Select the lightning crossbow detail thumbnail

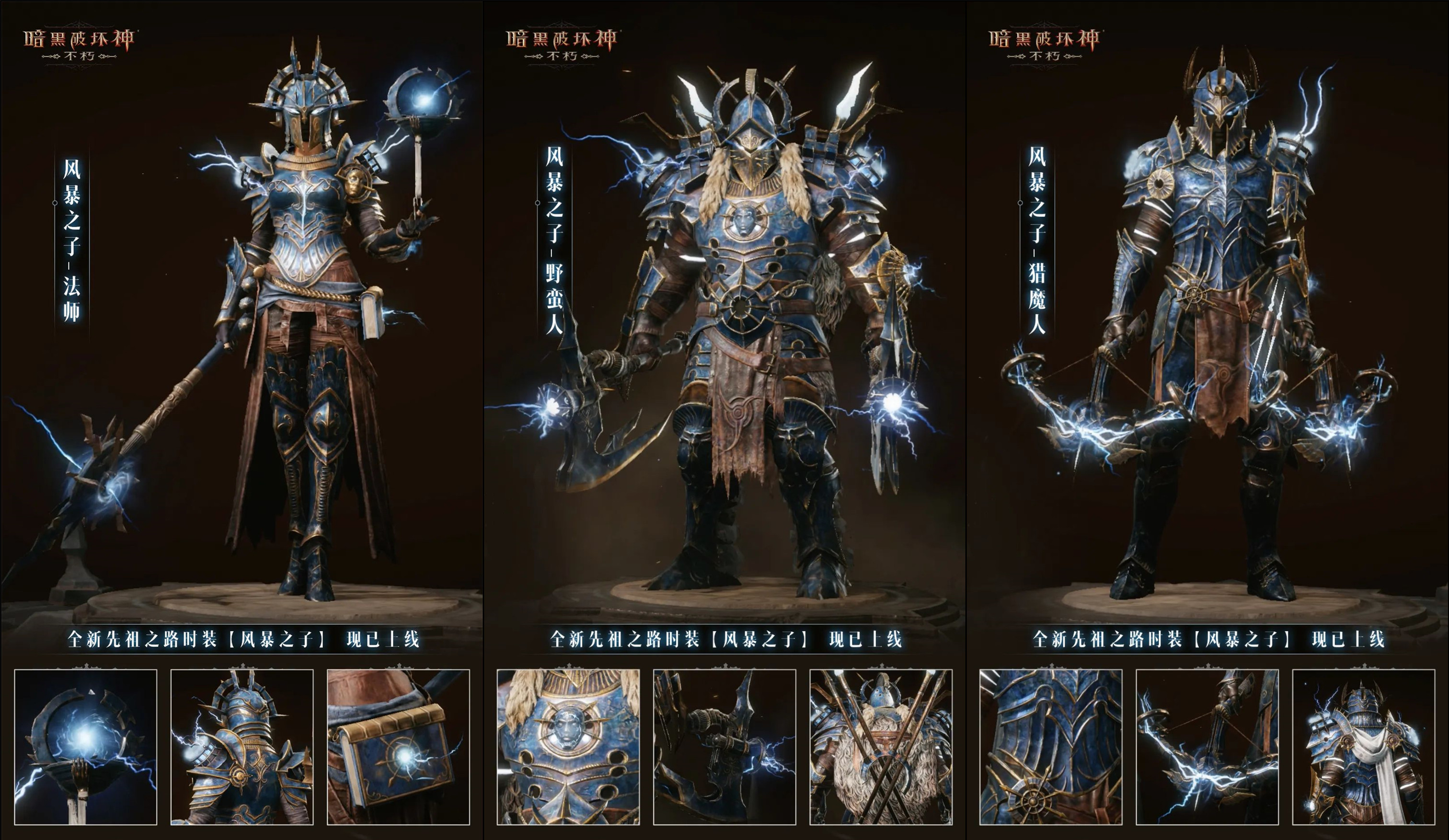pos(1207,747)
